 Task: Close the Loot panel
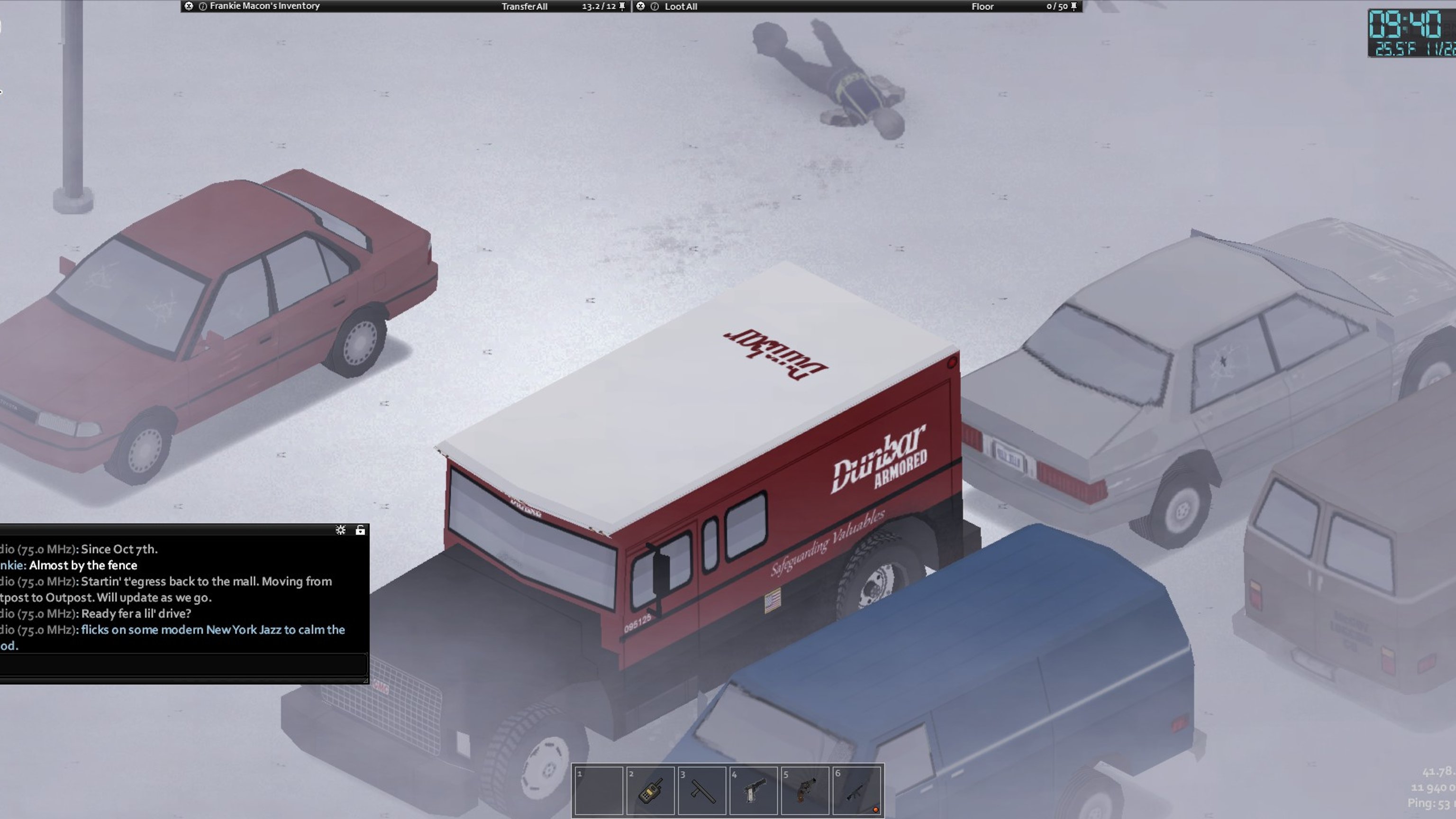coord(640,6)
